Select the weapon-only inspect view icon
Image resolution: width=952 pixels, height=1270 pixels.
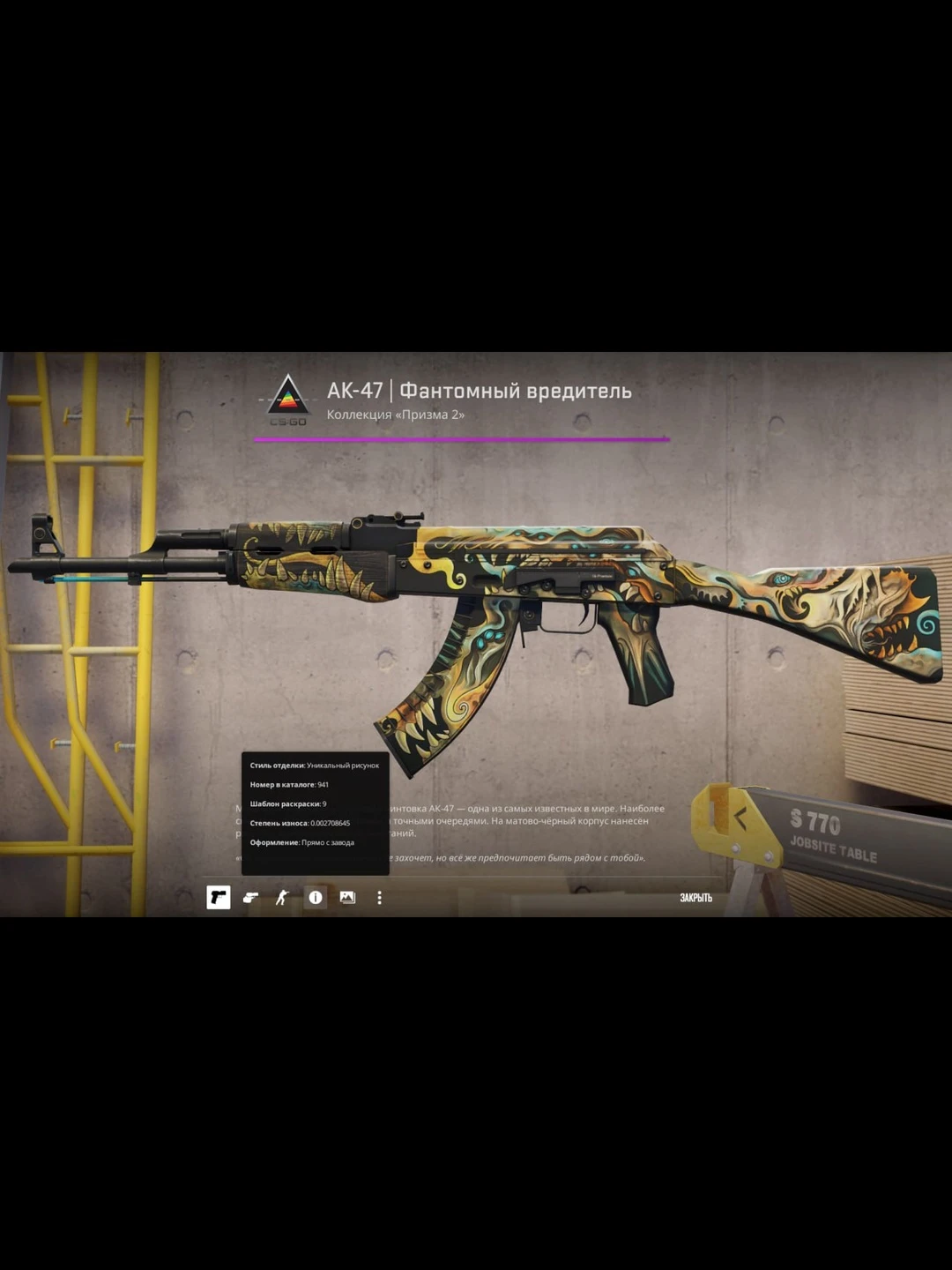[x=219, y=898]
